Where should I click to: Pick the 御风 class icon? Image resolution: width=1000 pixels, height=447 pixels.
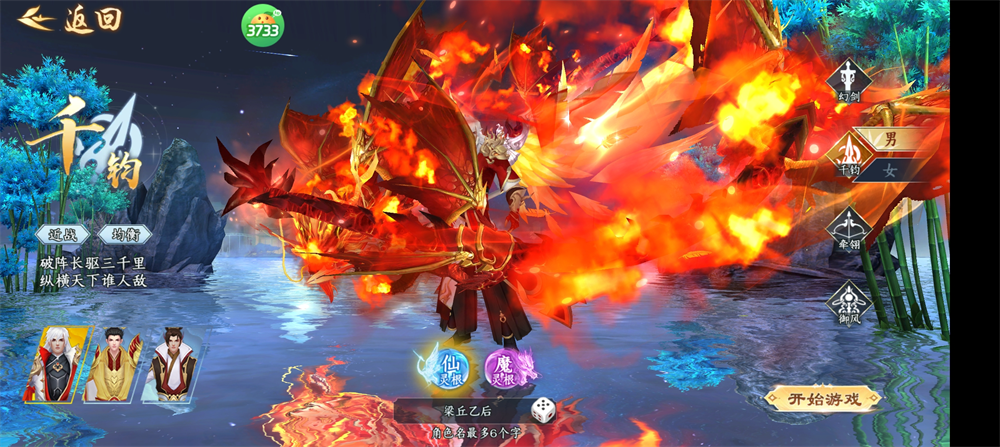point(849,301)
